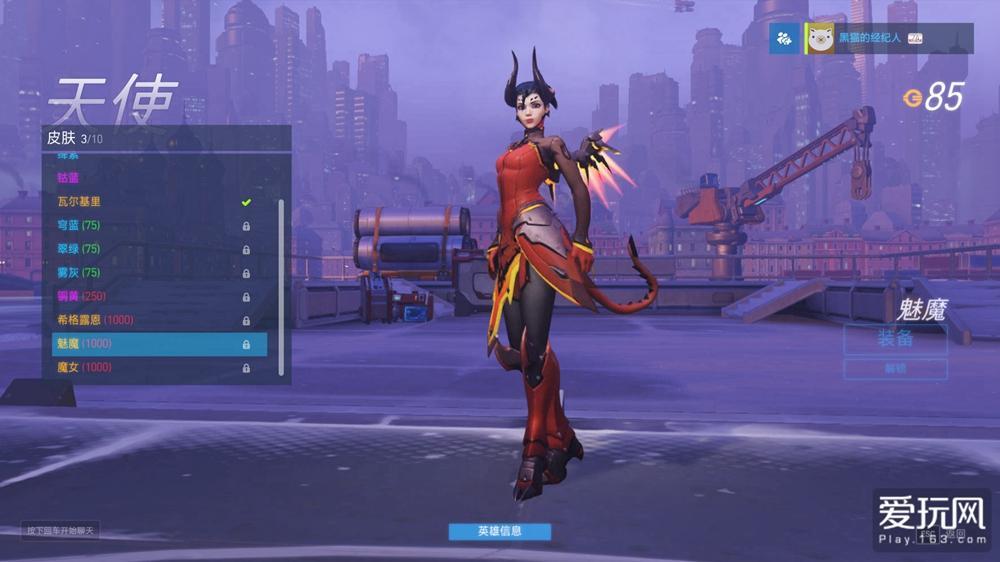Select the 瓦尔基里 skin entry
Image resolution: width=1000 pixels, height=562 pixels.
[150, 202]
